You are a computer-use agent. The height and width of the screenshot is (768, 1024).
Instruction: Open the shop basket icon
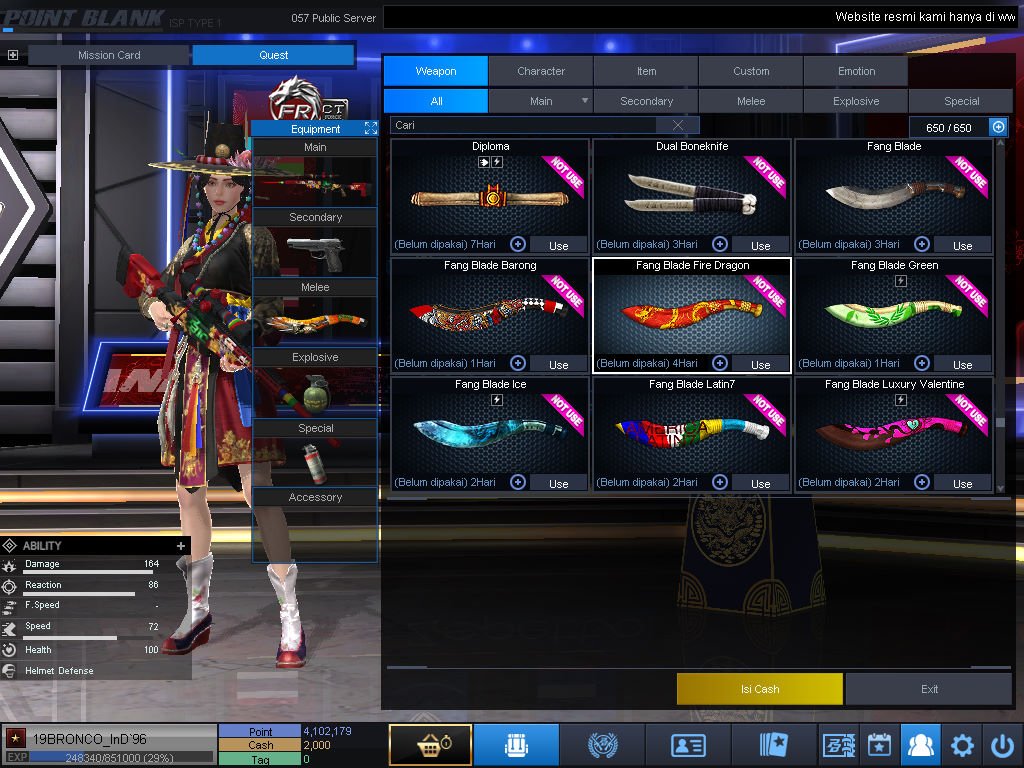pos(430,745)
